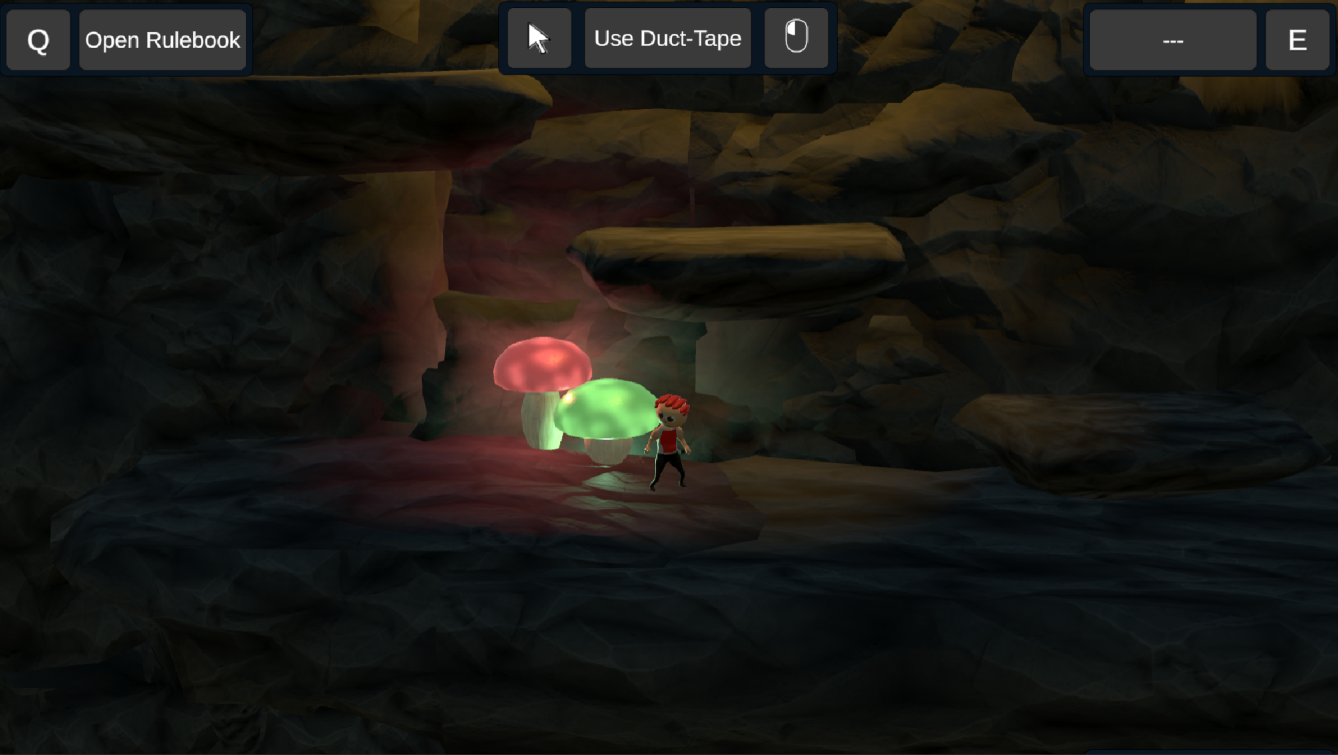Click the cursor icon left of Use Duct-Tape
The height and width of the screenshot is (755, 1338).
(x=538, y=39)
